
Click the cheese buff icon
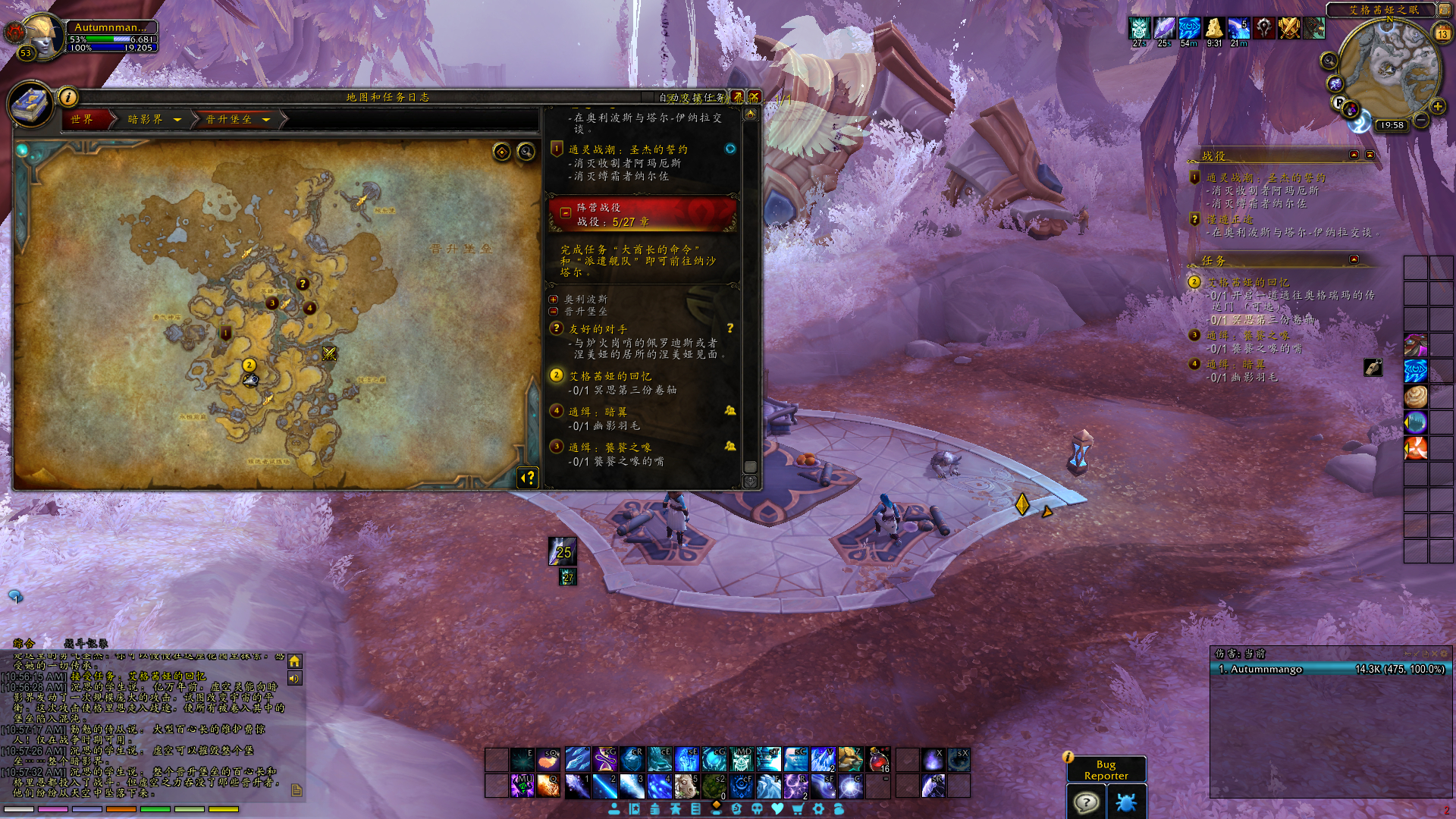[x=1214, y=28]
